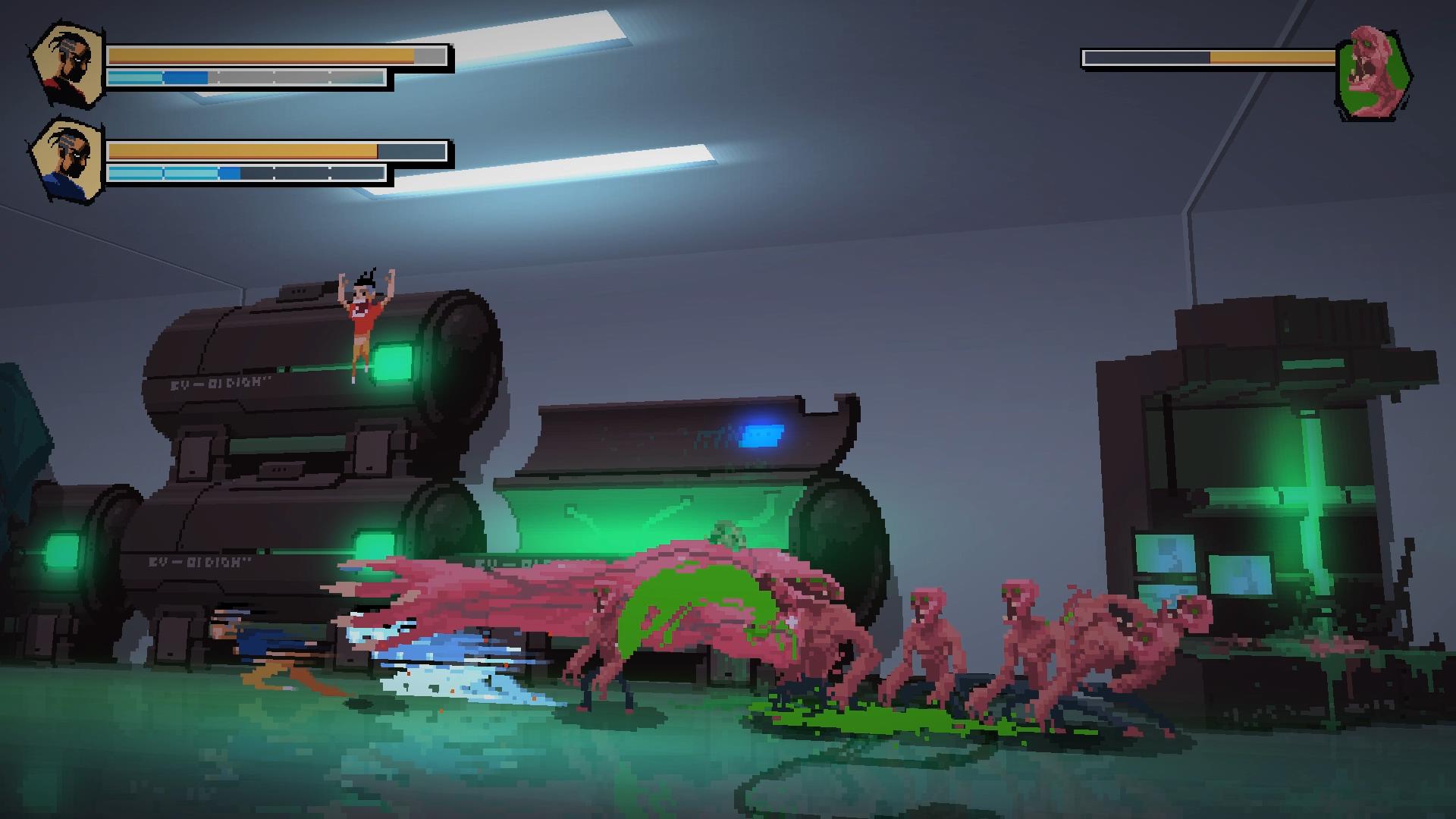
Task: Click the boss health bar at top right
Action: click(1206, 55)
